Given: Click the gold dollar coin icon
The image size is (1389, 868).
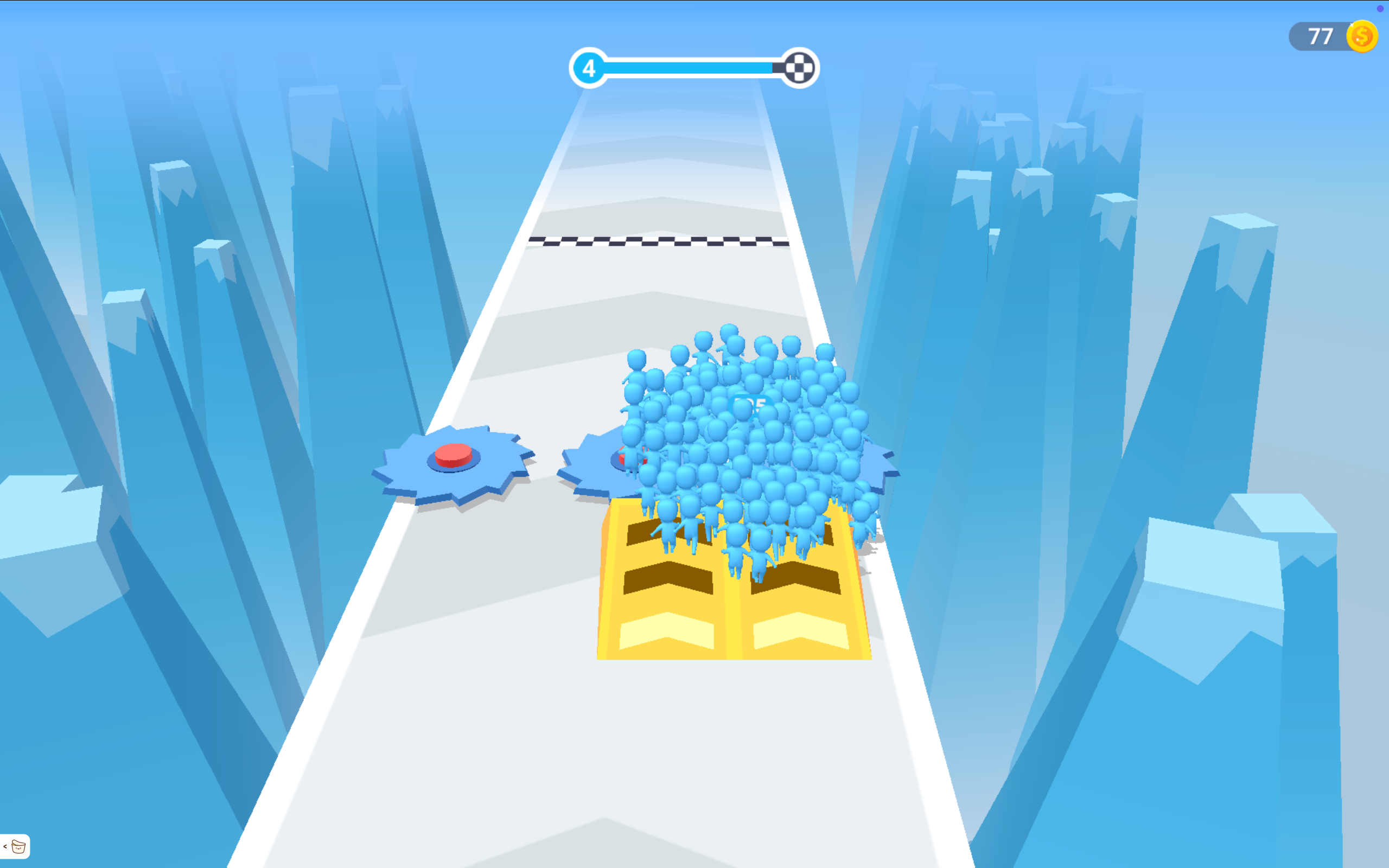Looking at the screenshot, I should tap(1363, 36).
